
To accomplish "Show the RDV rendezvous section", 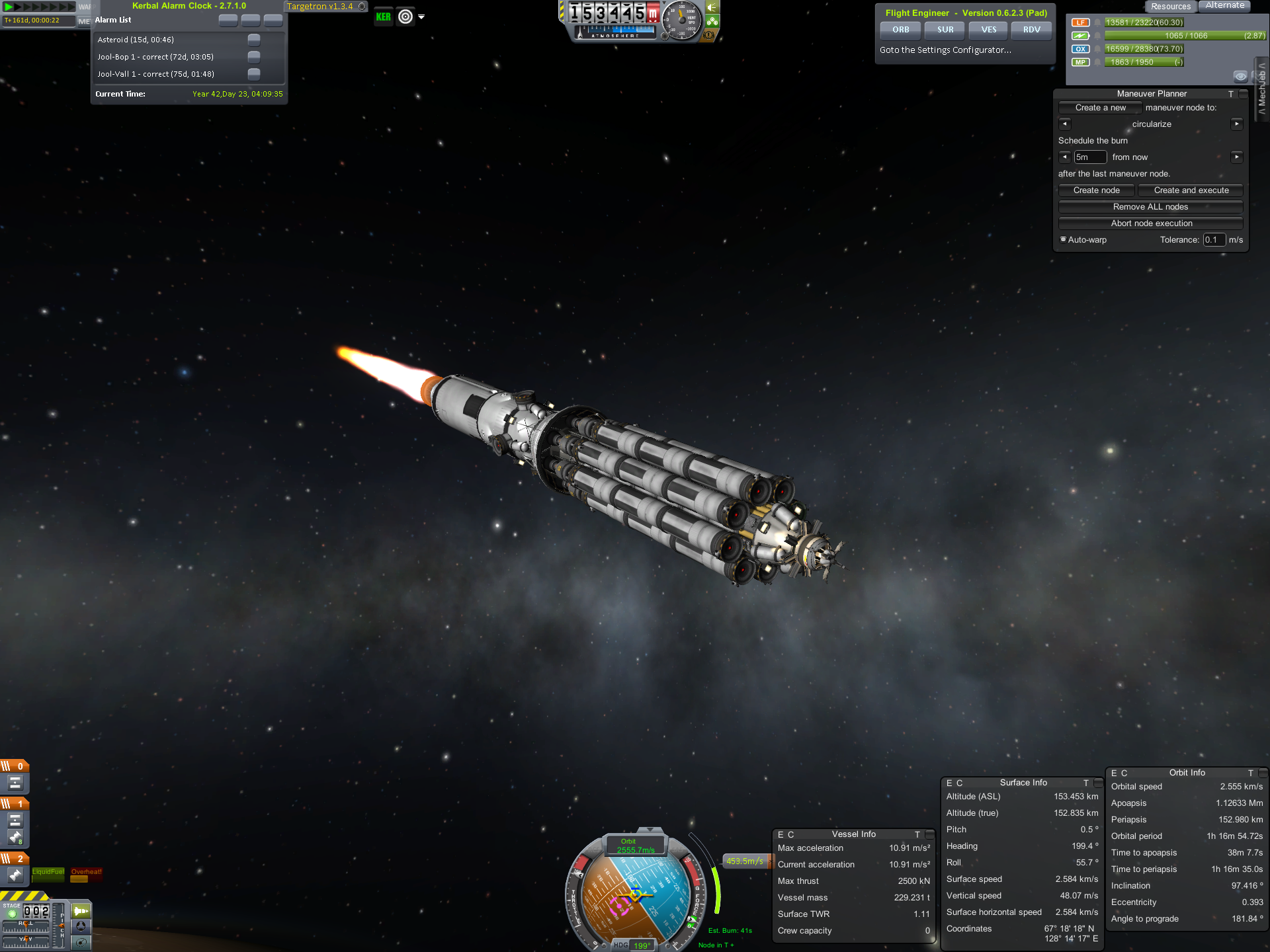I will (x=1031, y=30).
